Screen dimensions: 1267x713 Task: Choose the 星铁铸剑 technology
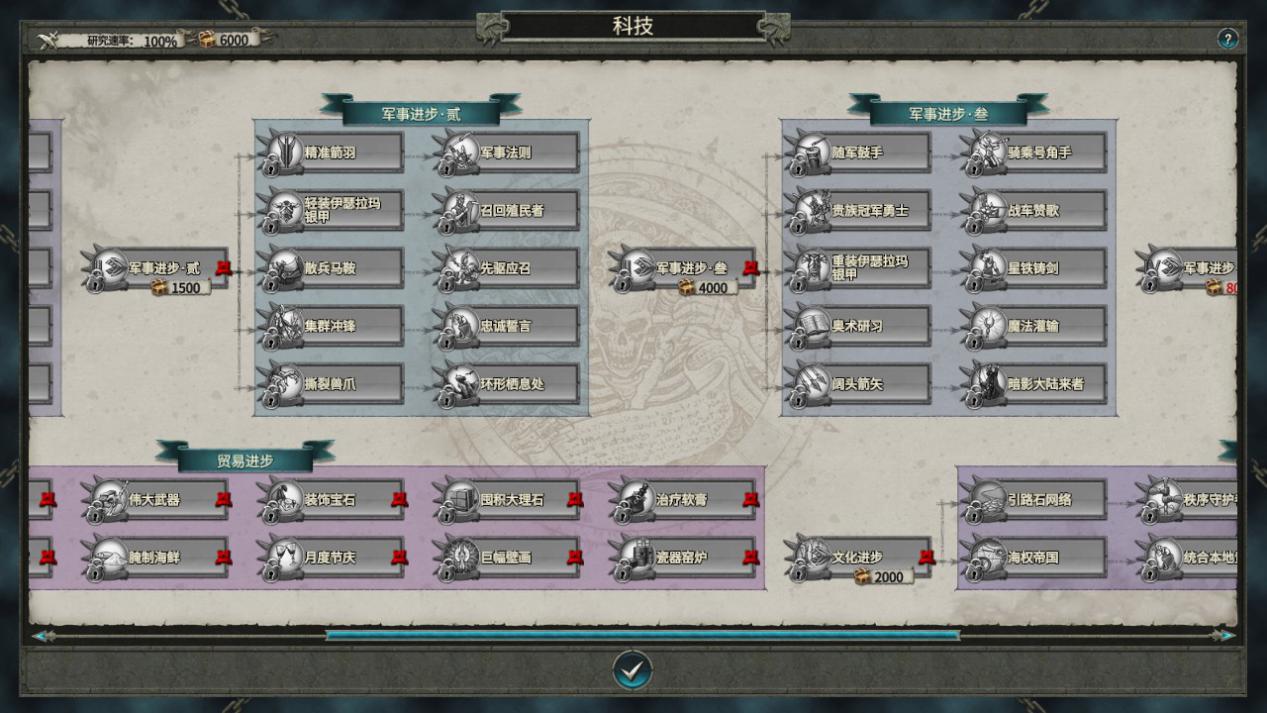(1036, 269)
